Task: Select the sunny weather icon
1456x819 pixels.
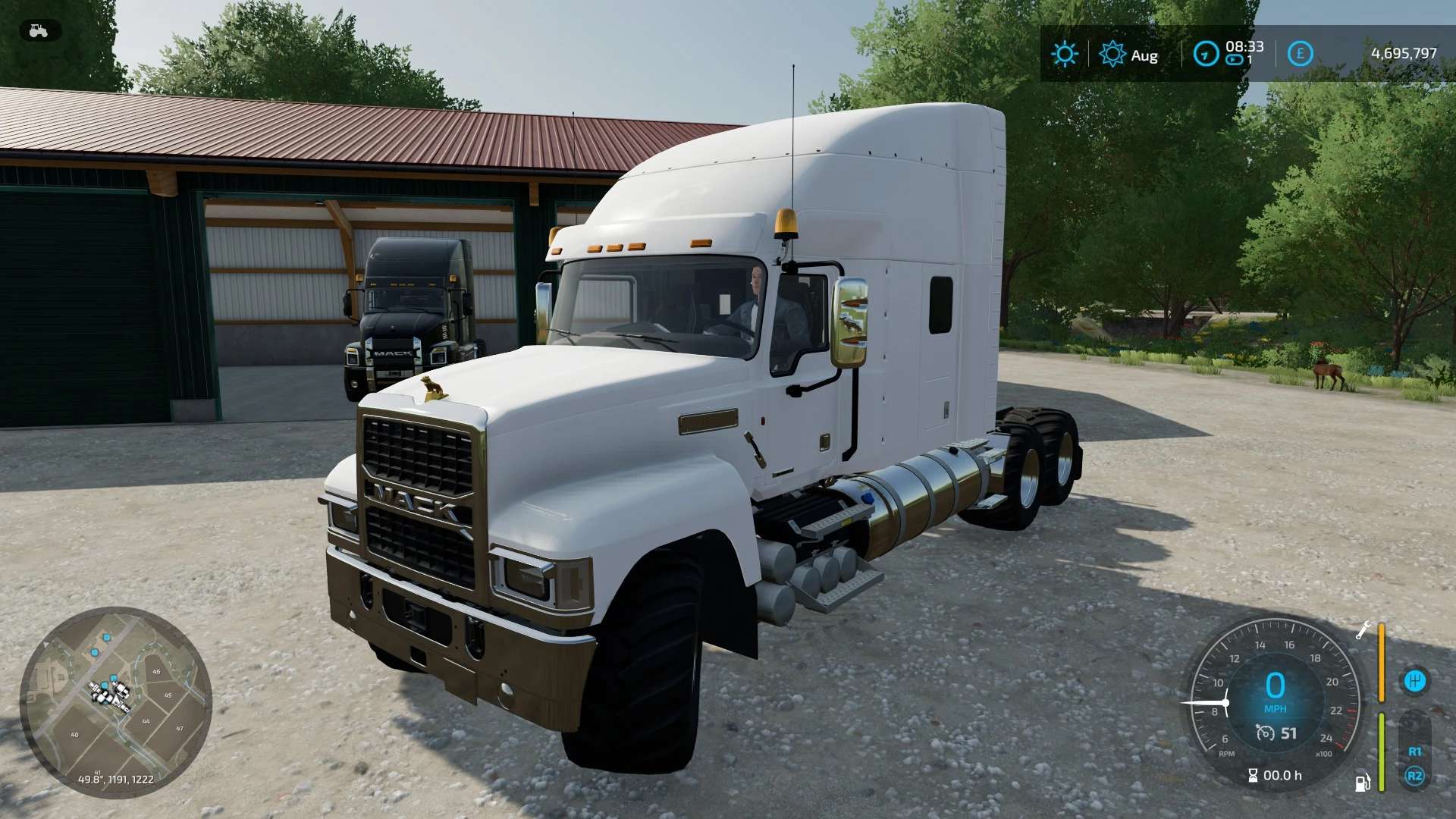Action: (1064, 54)
